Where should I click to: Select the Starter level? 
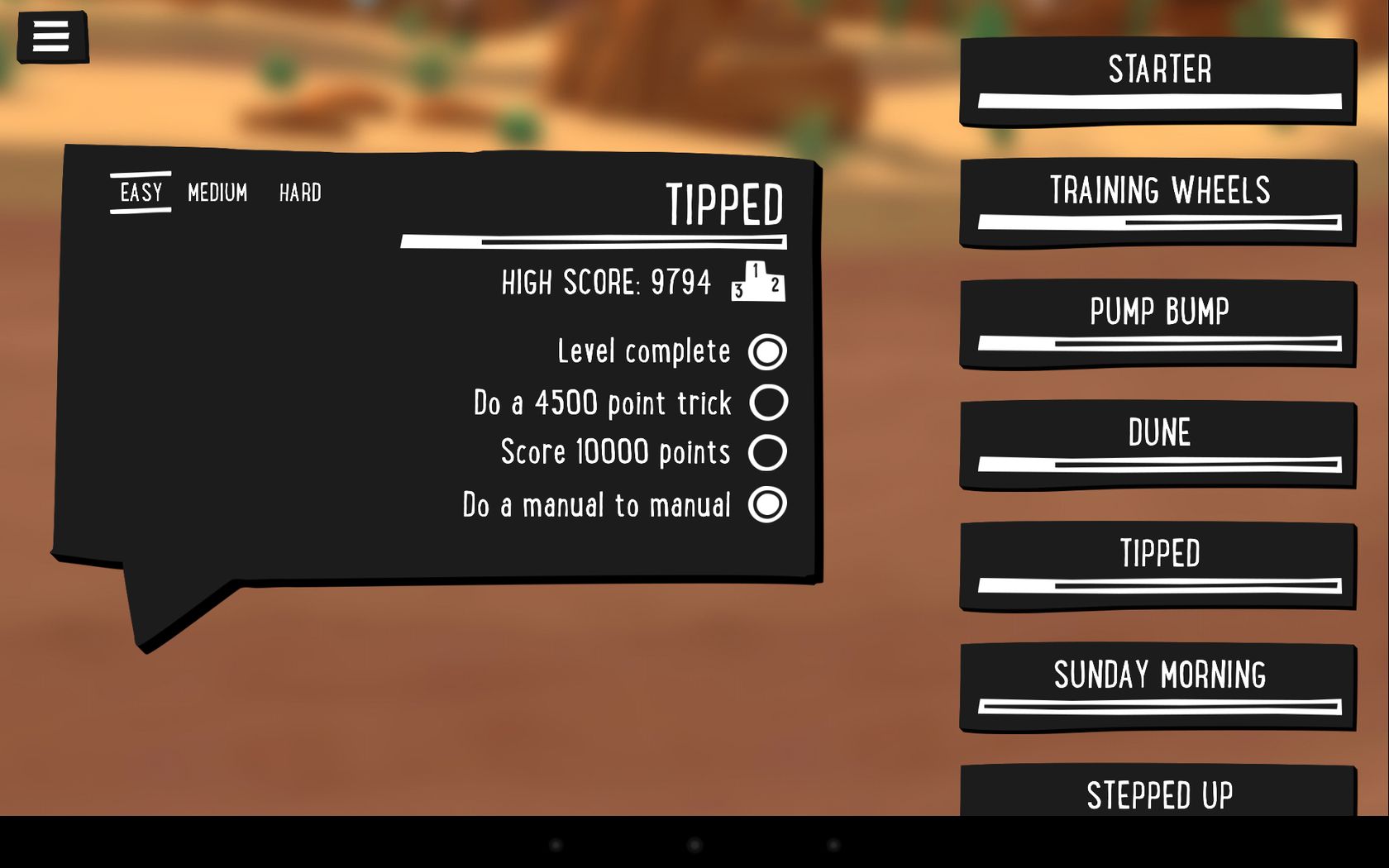click(1157, 81)
